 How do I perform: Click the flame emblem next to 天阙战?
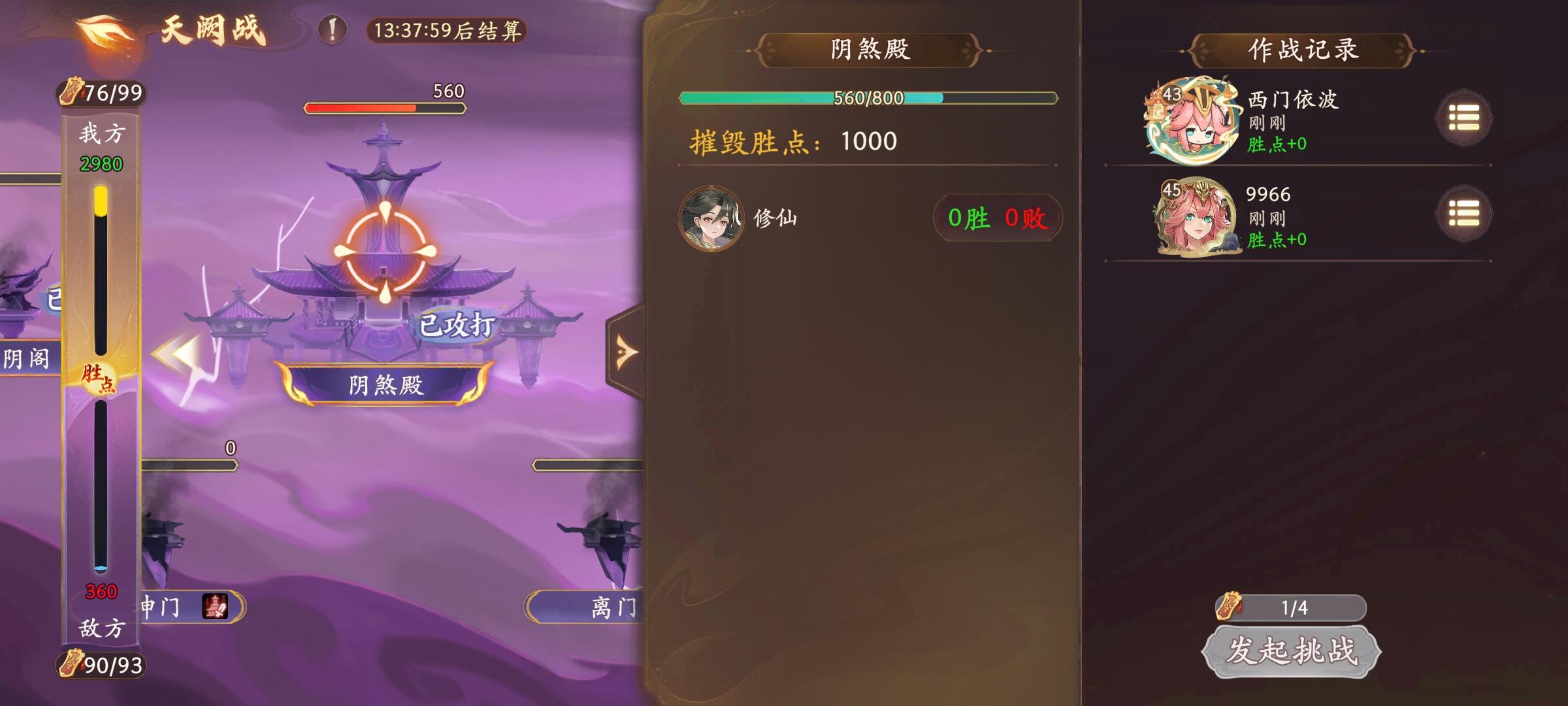click(105, 31)
